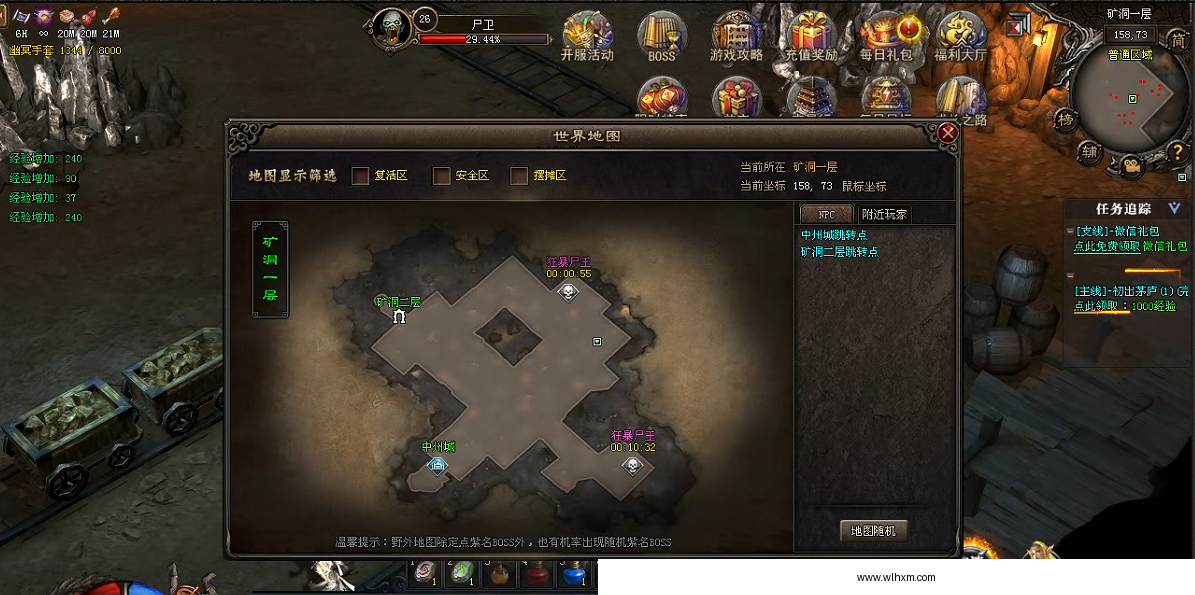Click the 矿洞二层 portal marker on map

(400, 317)
